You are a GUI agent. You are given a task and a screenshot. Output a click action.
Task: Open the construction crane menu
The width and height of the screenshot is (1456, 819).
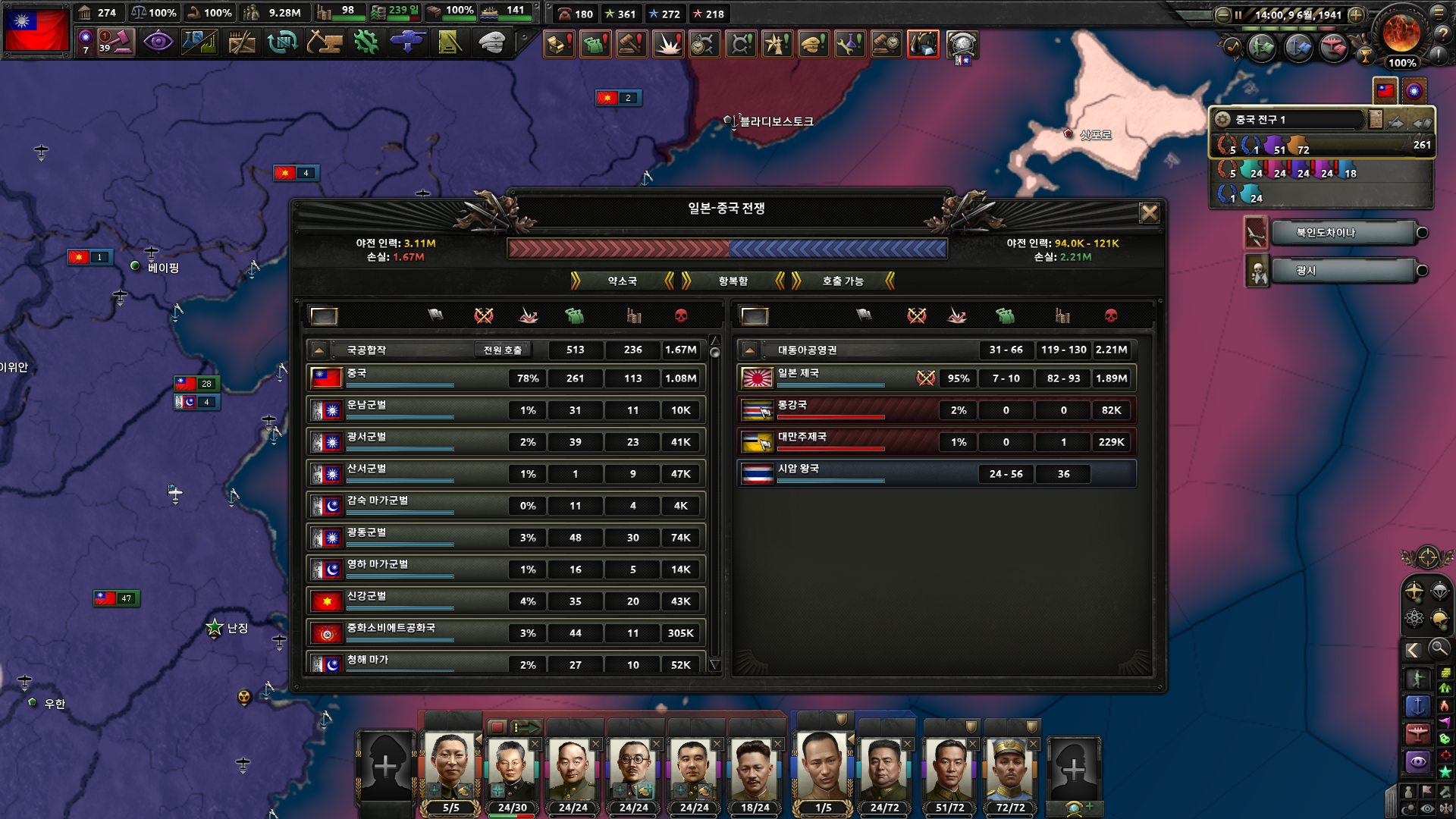pos(324,42)
